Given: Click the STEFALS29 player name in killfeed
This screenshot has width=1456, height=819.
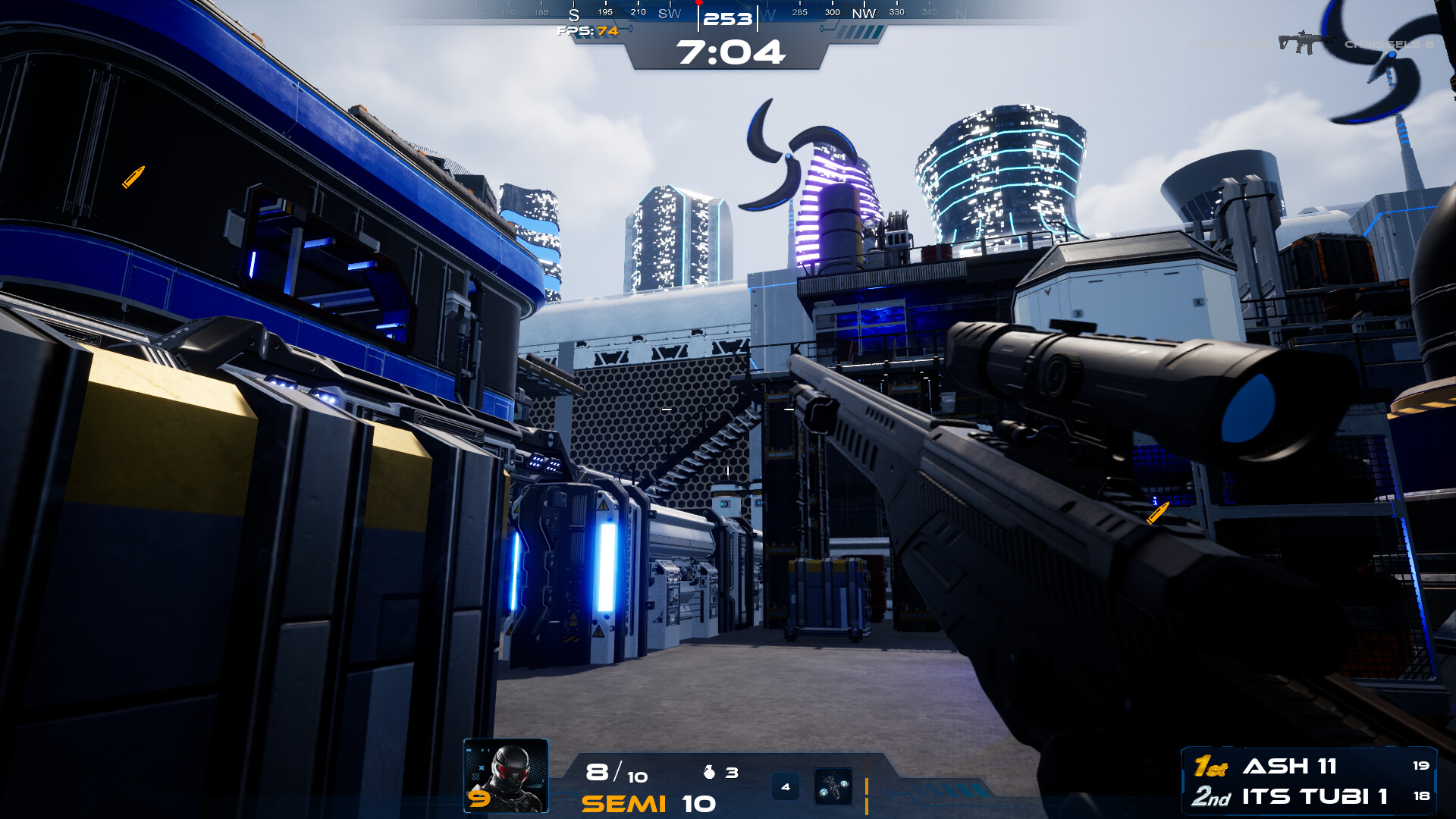Looking at the screenshot, I should coord(1228,43).
